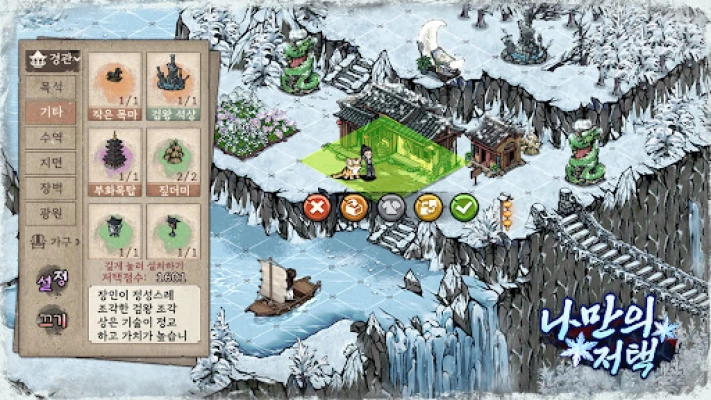Store the building with the orange box button
Viewport: 711px width, 400px height.
pyautogui.click(x=354, y=208)
